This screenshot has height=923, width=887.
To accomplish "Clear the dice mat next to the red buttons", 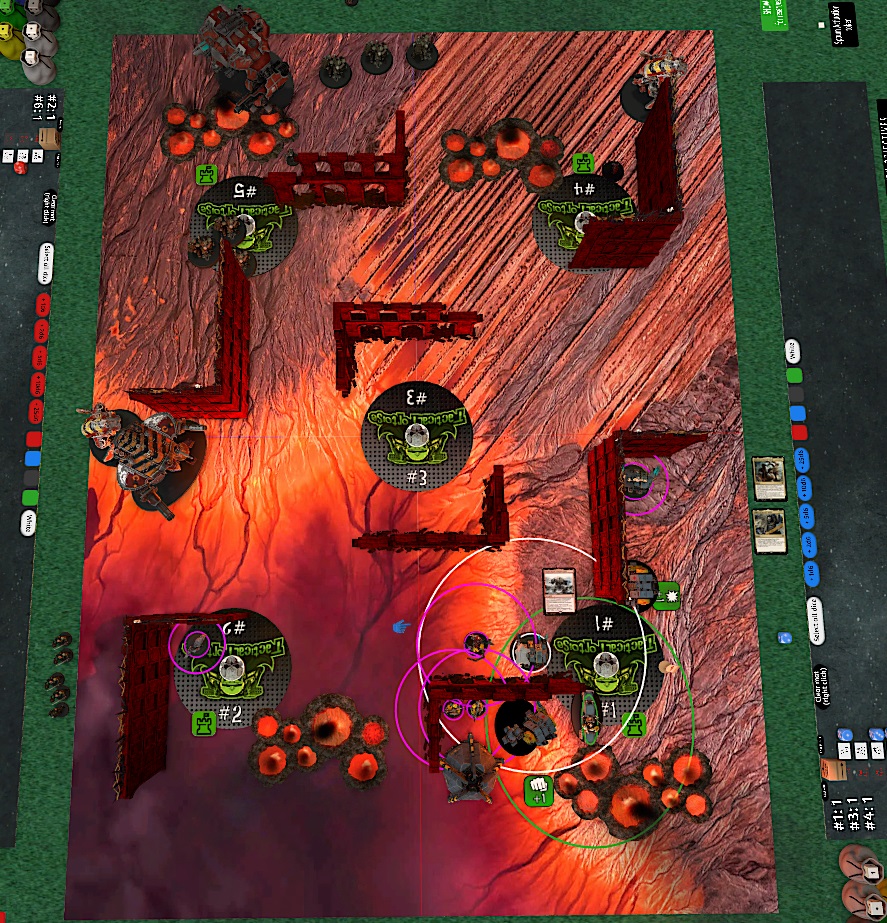I will tap(48, 205).
